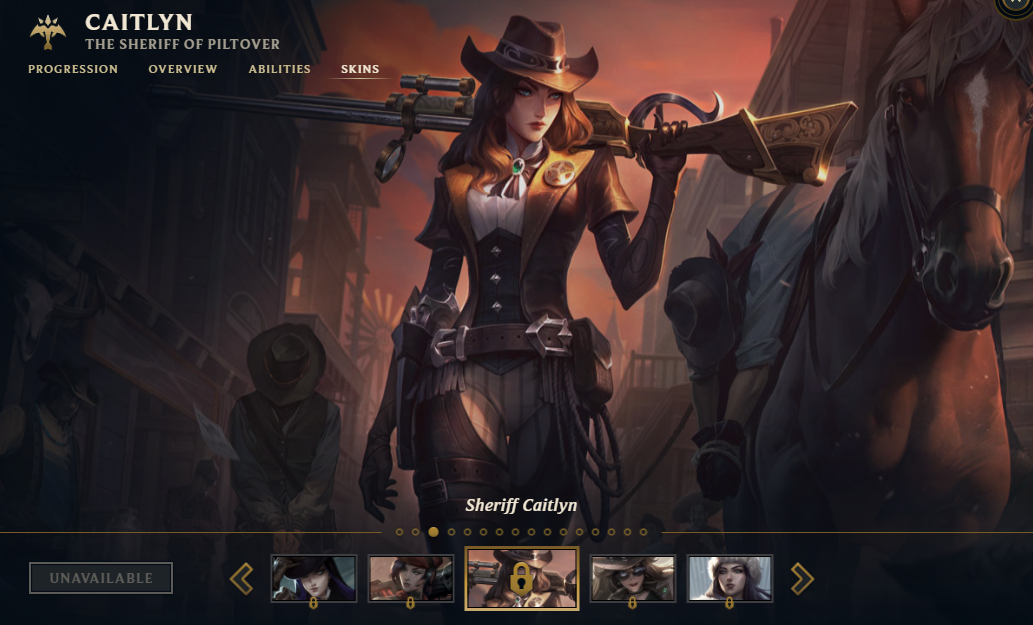Go to previous skins with left arrow
Viewport: 1033px width, 625px height.
[x=242, y=578]
